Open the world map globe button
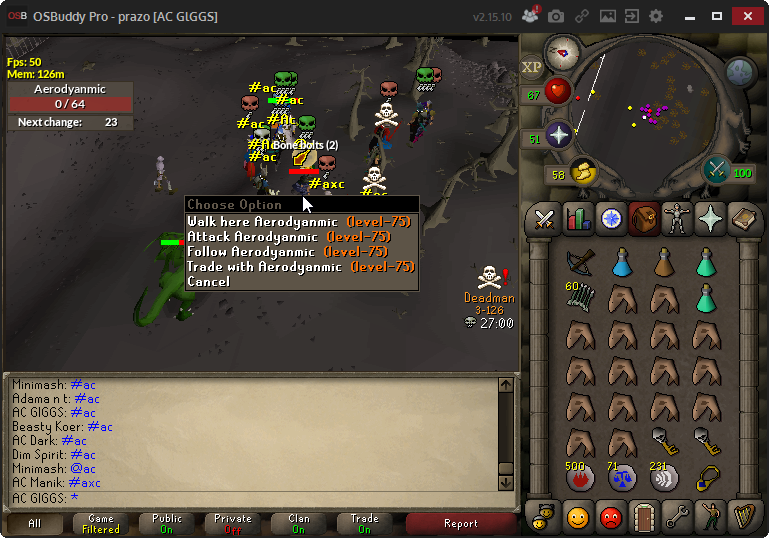 (739, 71)
